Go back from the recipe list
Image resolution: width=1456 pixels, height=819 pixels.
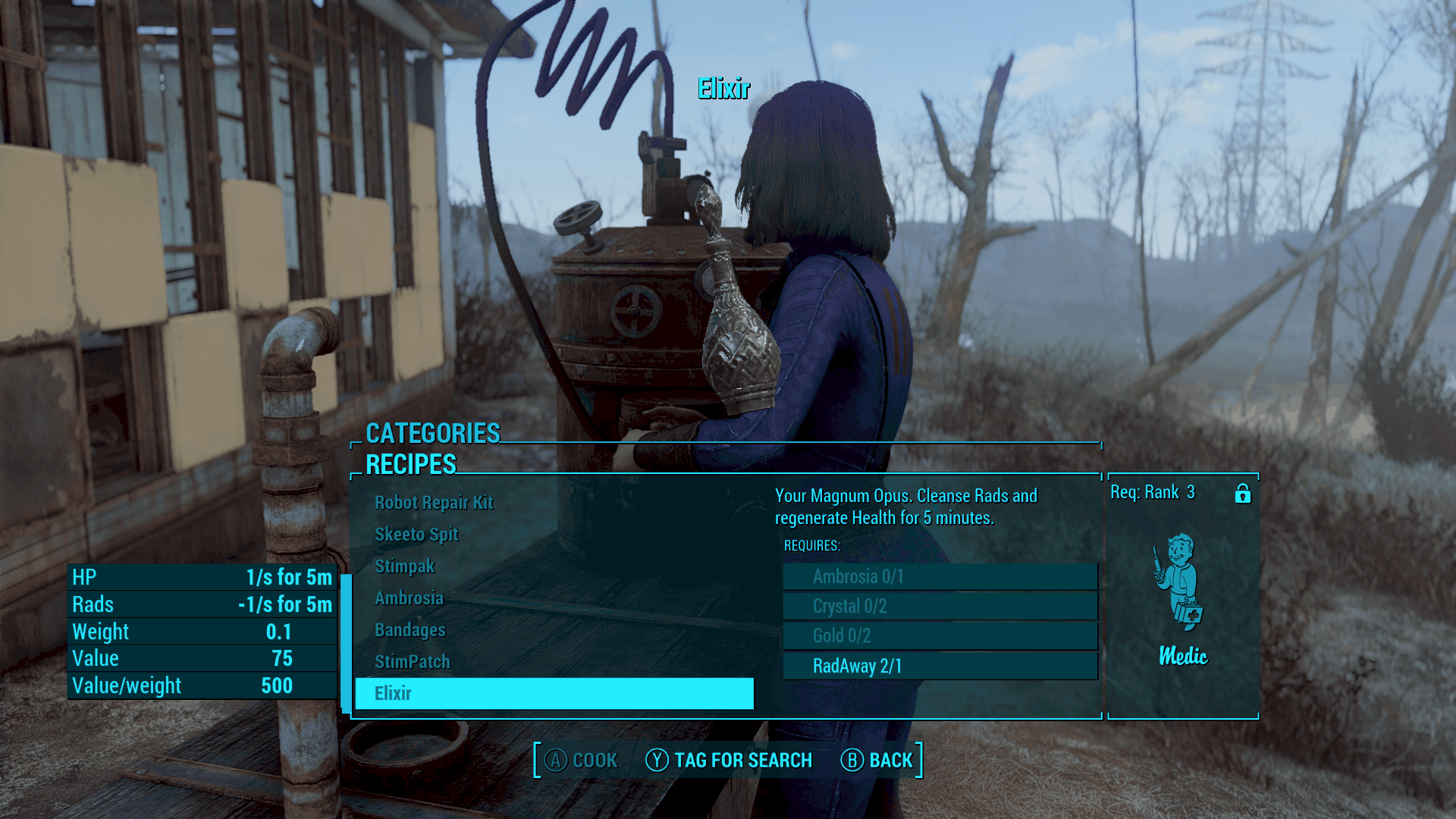pos(877,760)
